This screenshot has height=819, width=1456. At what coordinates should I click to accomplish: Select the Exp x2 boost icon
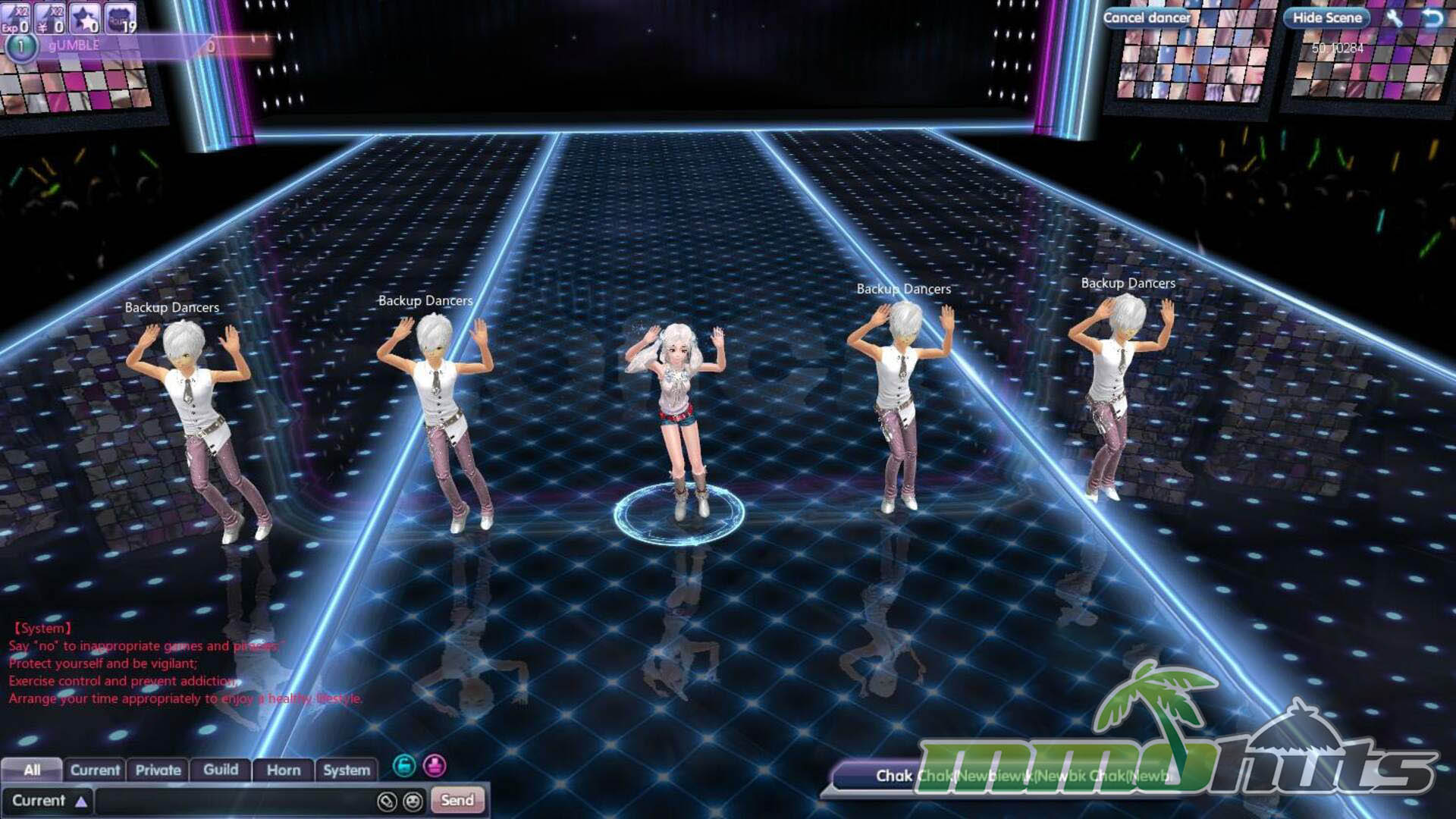(x=15, y=18)
